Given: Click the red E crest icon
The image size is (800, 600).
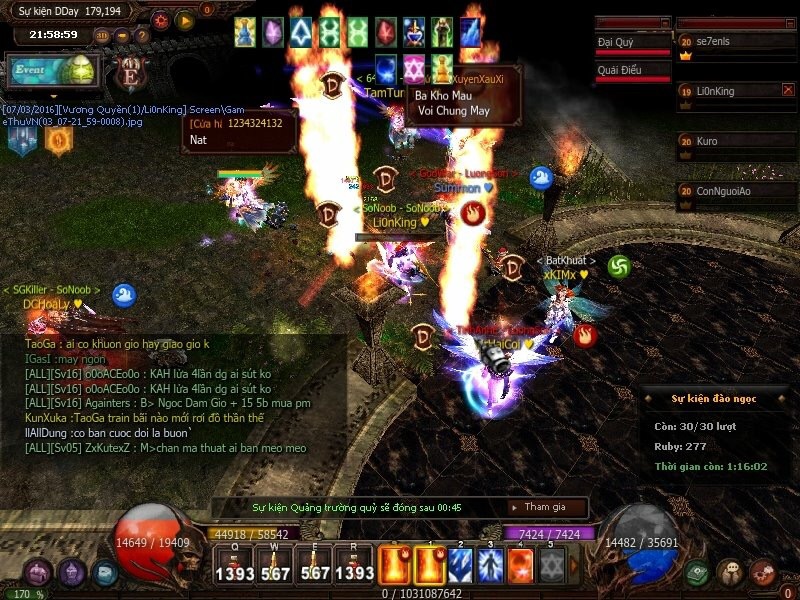Looking at the screenshot, I should click(x=128, y=73).
